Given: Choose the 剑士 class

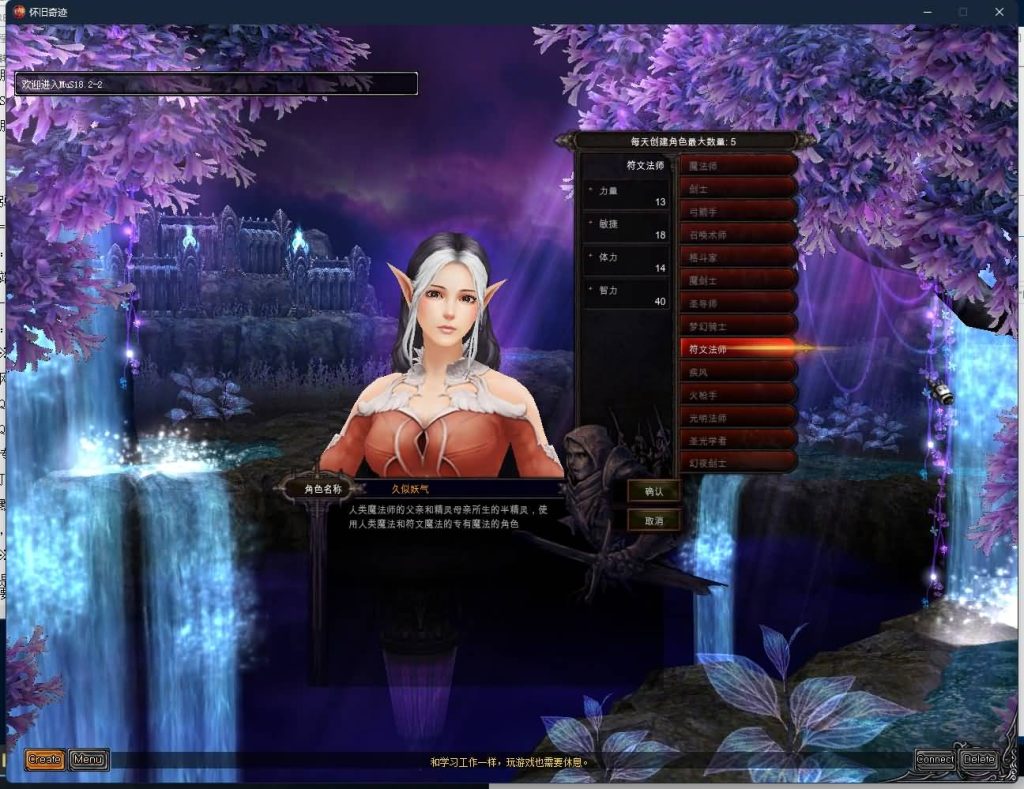Looking at the screenshot, I should pos(738,188).
